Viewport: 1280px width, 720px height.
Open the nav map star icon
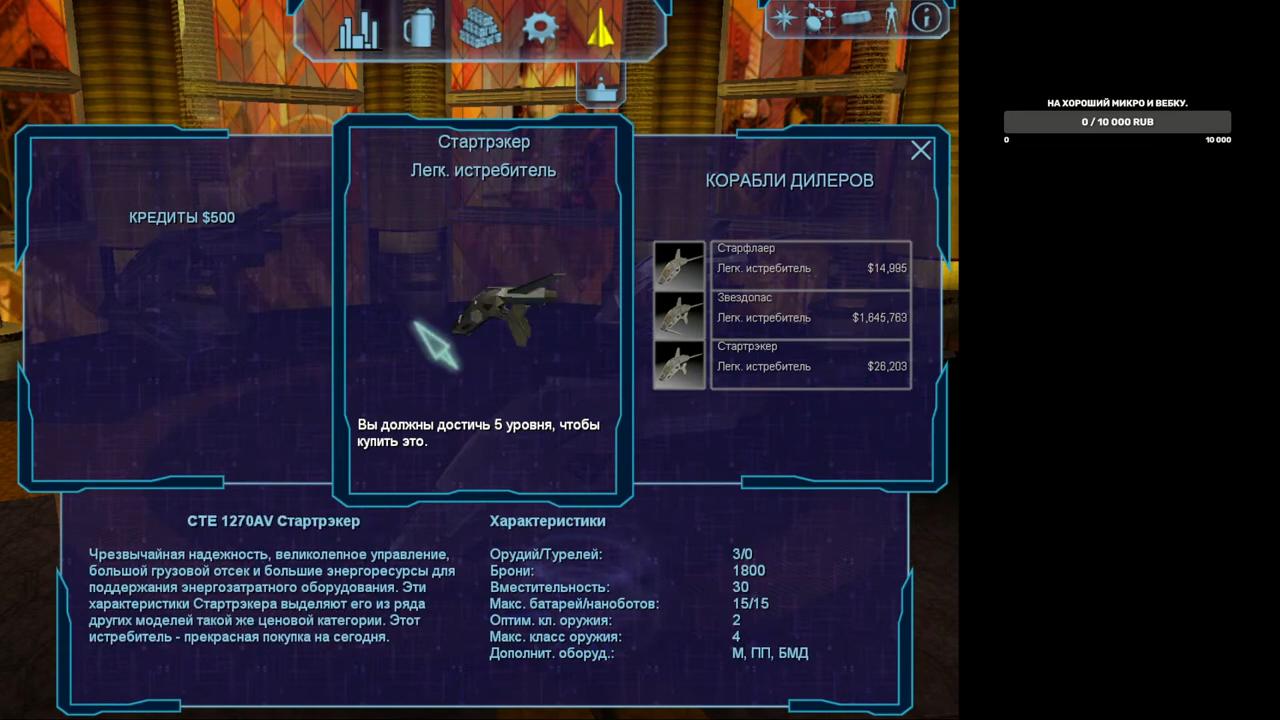[x=783, y=17]
